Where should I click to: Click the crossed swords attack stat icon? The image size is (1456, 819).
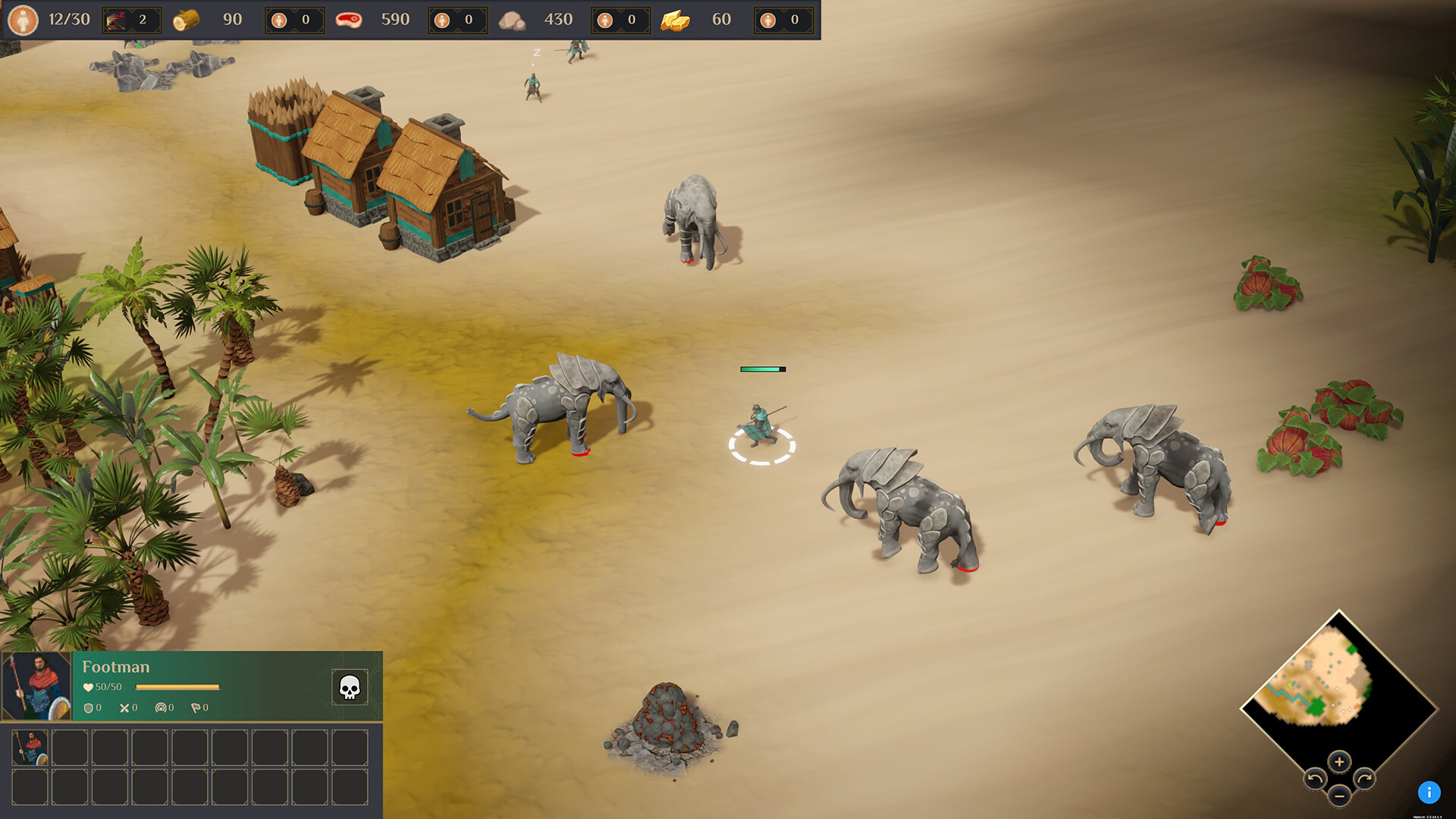tap(124, 708)
